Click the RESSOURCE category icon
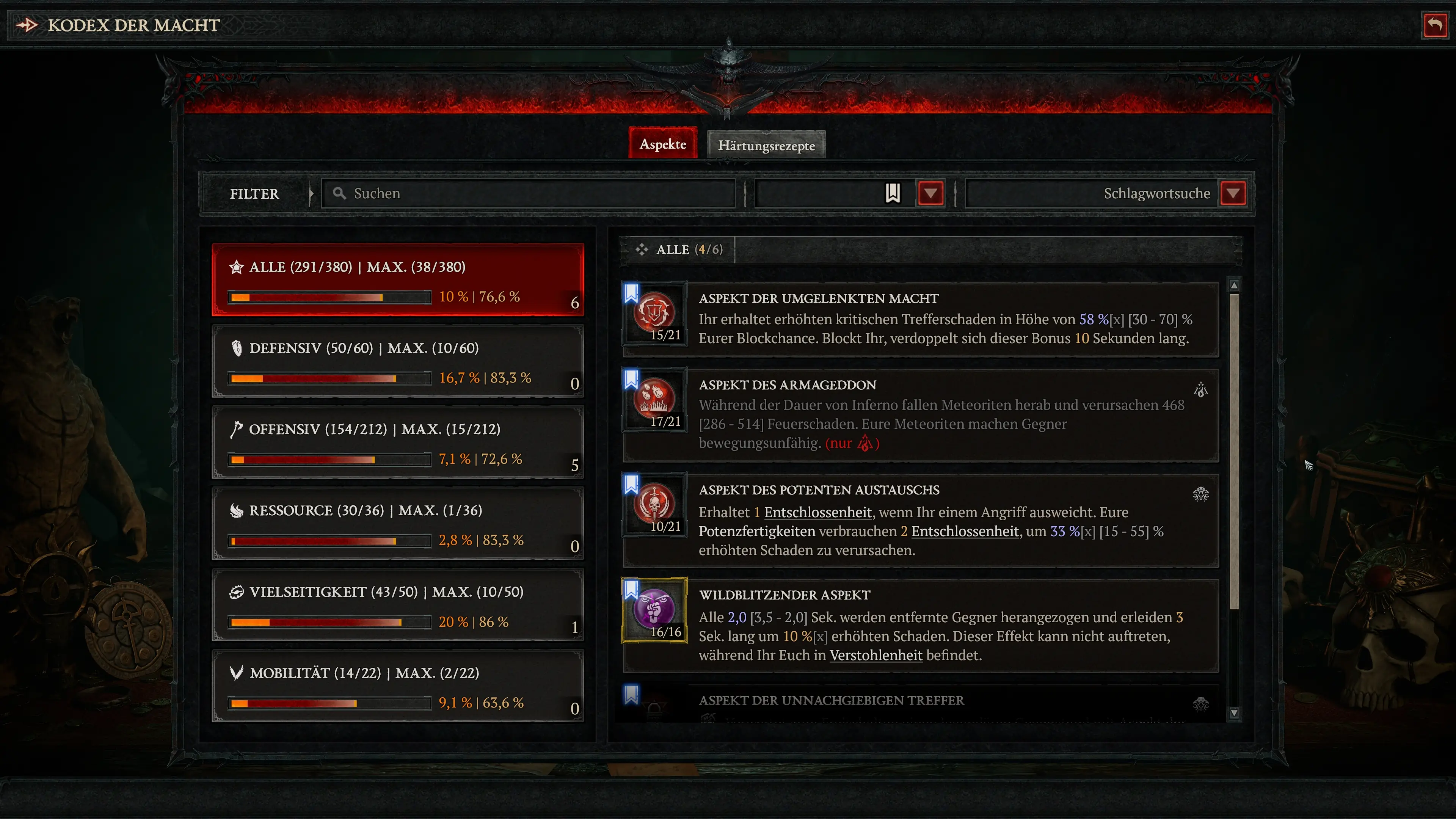Viewport: 1456px width, 819px height. [237, 510]
